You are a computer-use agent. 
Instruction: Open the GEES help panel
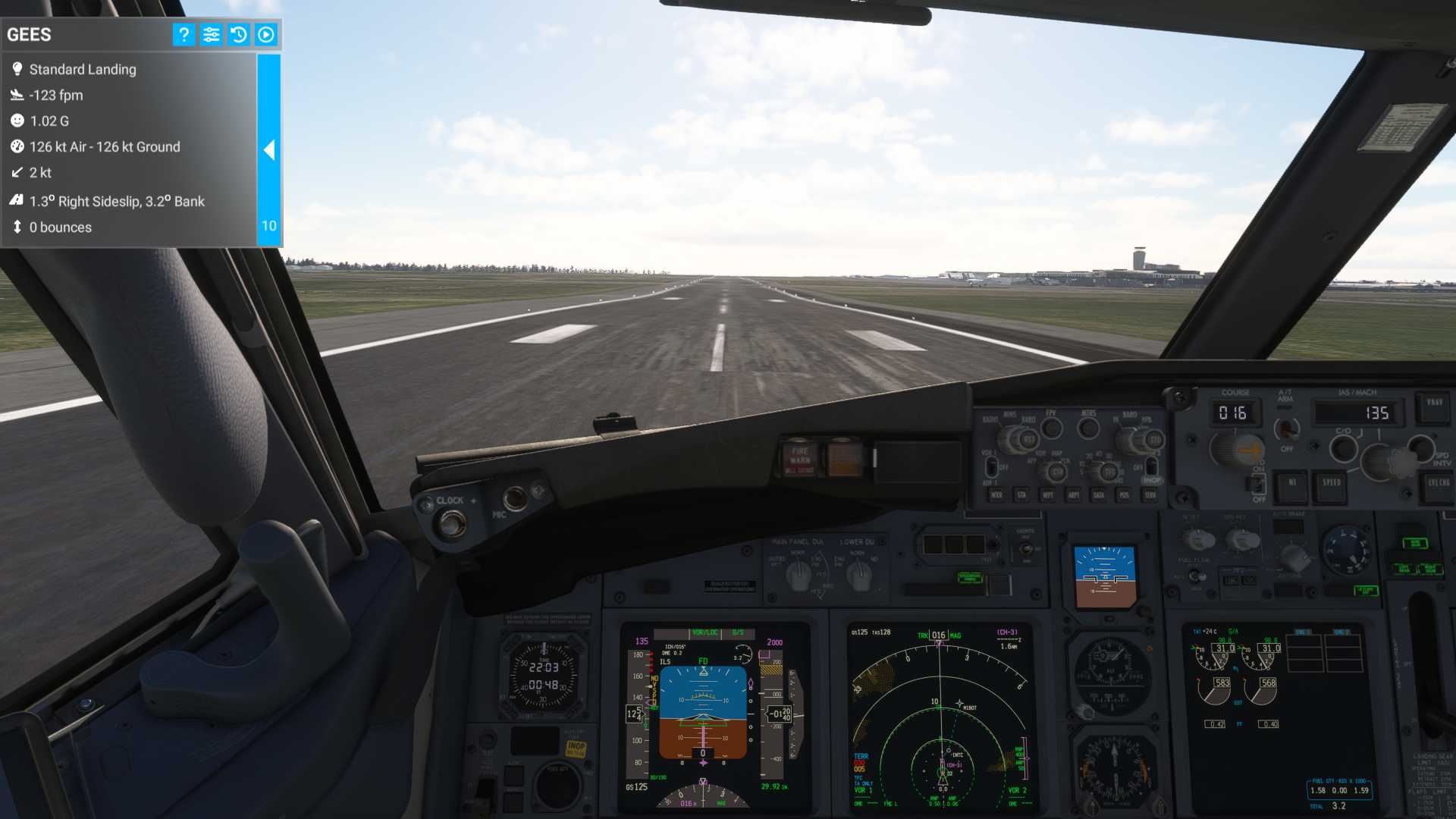tap(184, 34)
